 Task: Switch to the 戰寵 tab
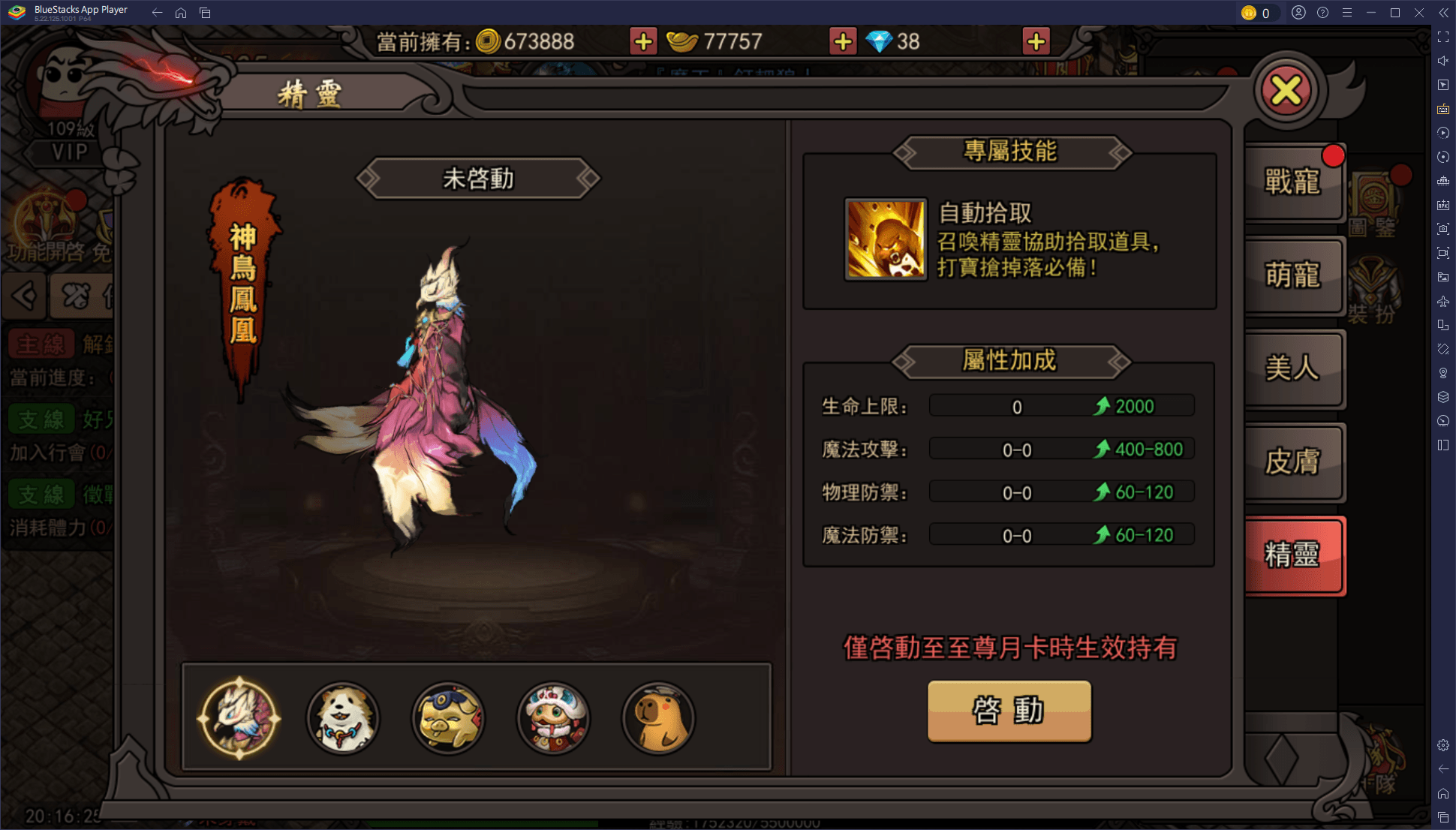pos(1293,182)
